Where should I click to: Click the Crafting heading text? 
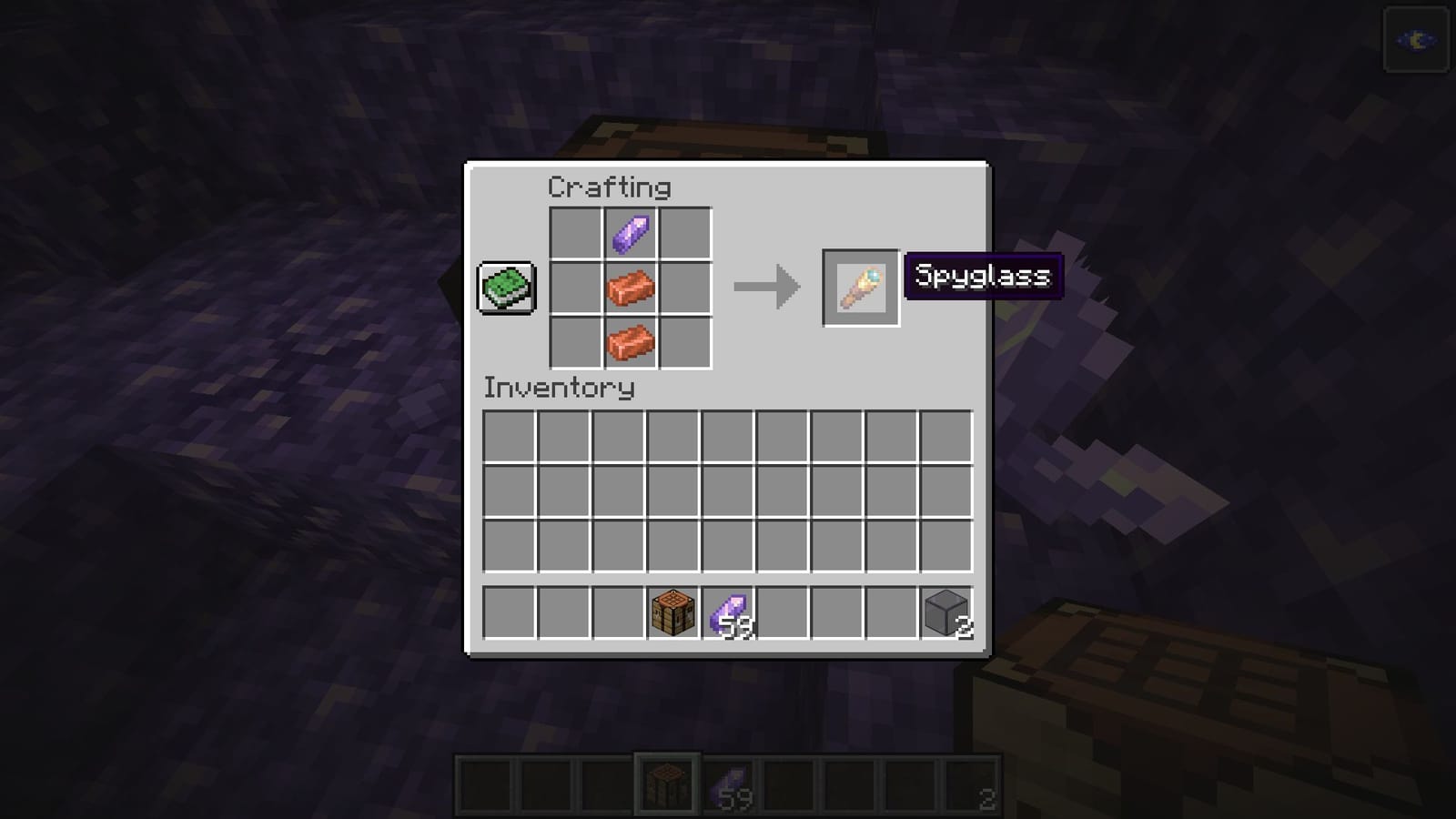(x=608, y=187)
